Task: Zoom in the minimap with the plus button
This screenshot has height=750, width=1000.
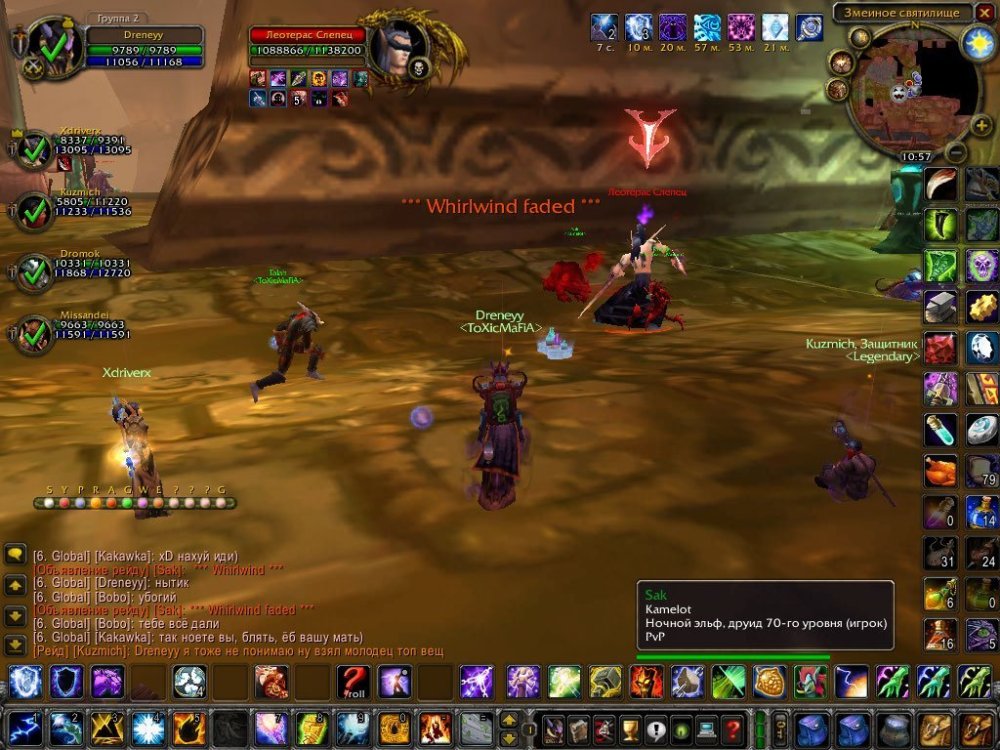Action: point(981,126)
